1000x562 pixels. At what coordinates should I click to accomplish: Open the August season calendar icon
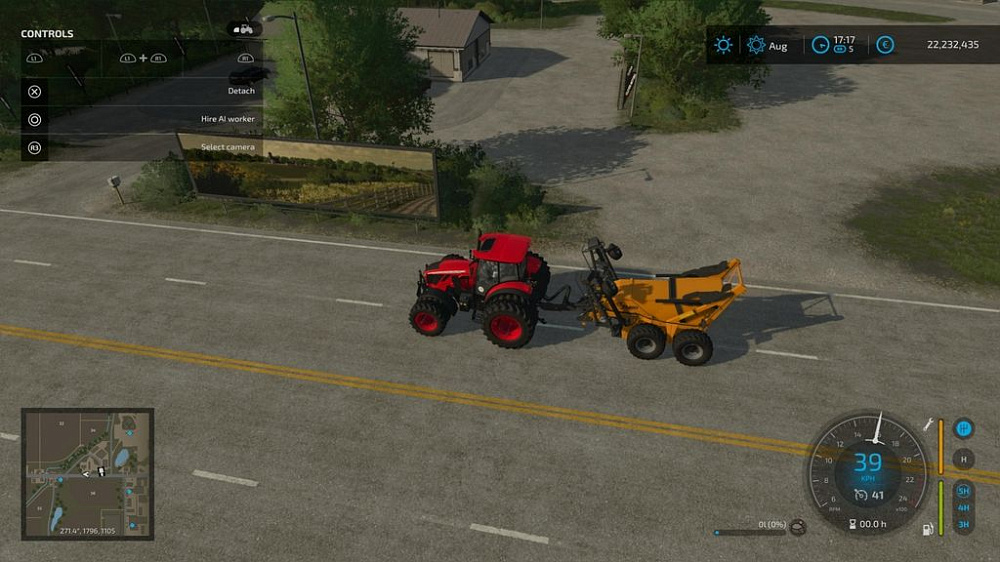point(756,45)
